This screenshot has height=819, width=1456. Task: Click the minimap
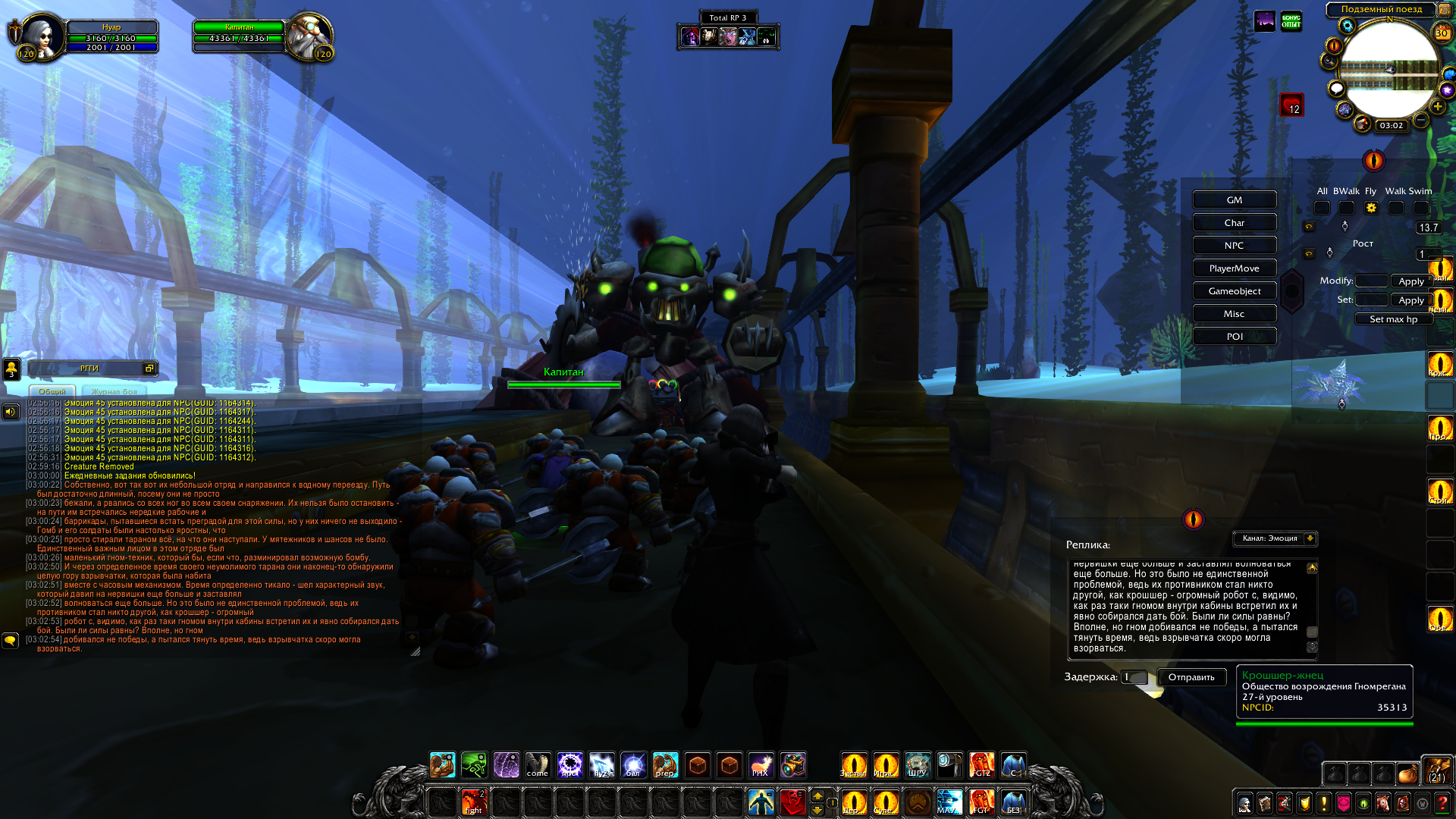[1389, 70]
